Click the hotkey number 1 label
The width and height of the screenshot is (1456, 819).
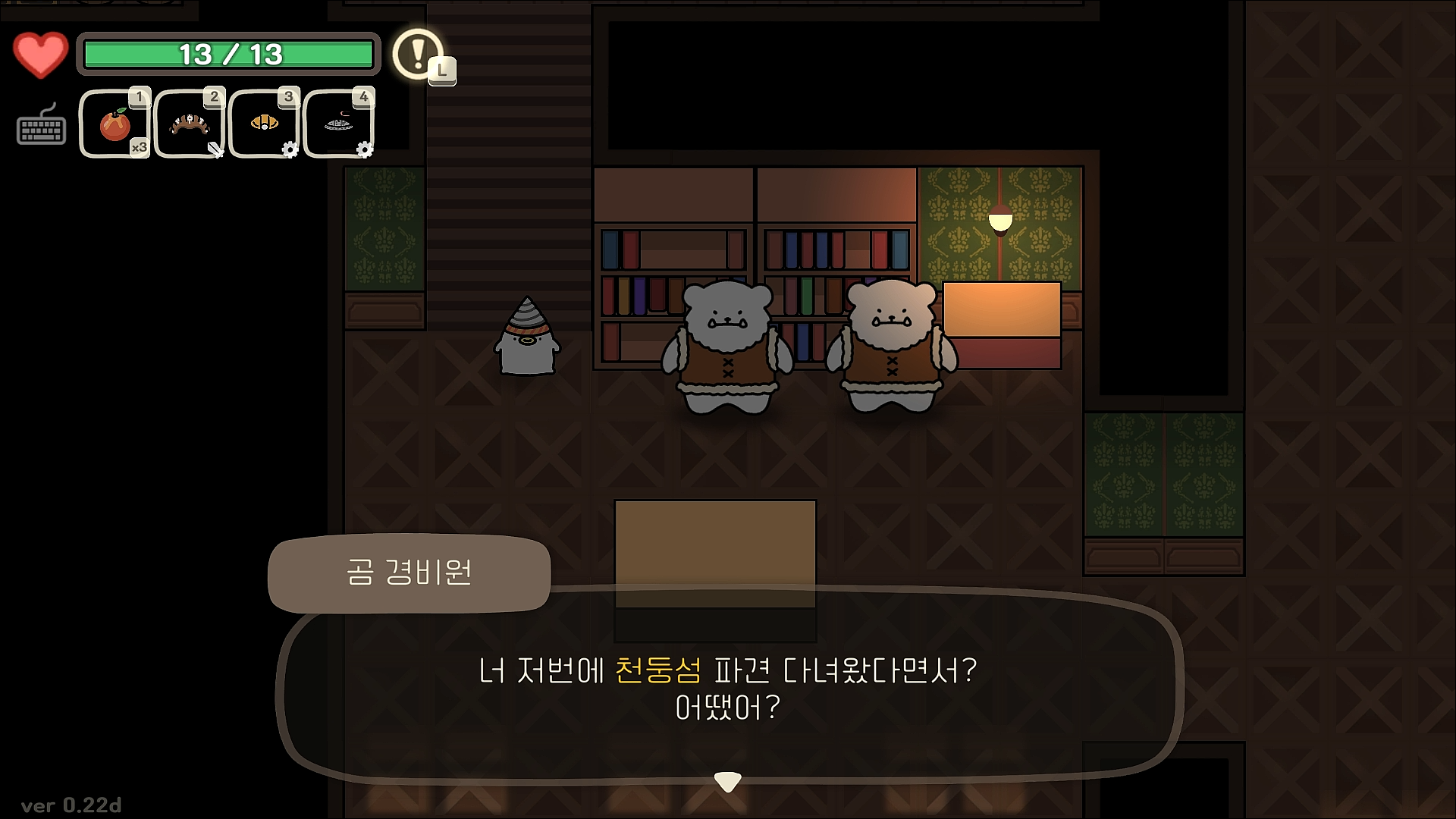pyautogui.click(x=140, y=95)
